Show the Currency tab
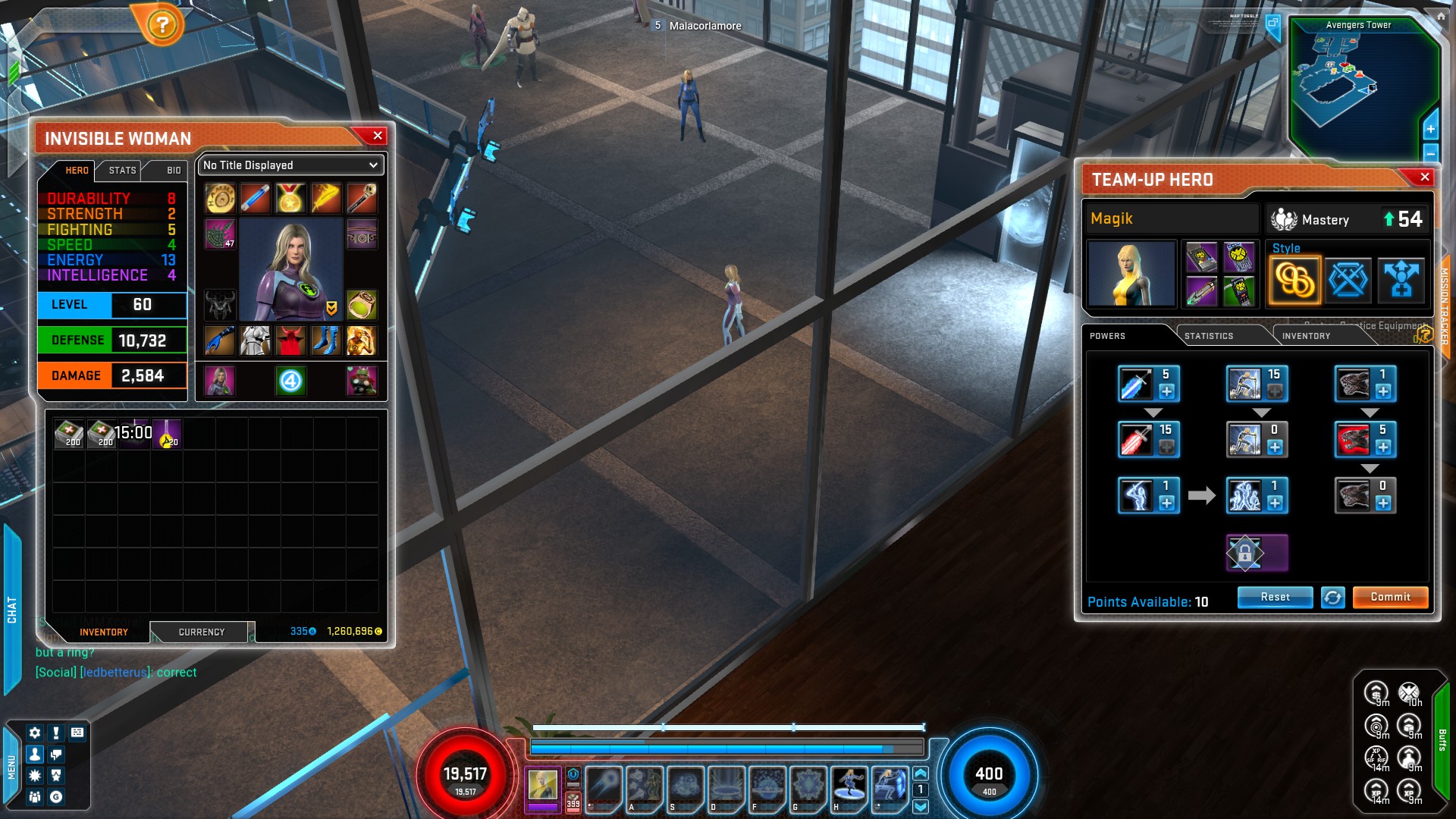This screenshot has height=819, width=1456. coord(201,632)
